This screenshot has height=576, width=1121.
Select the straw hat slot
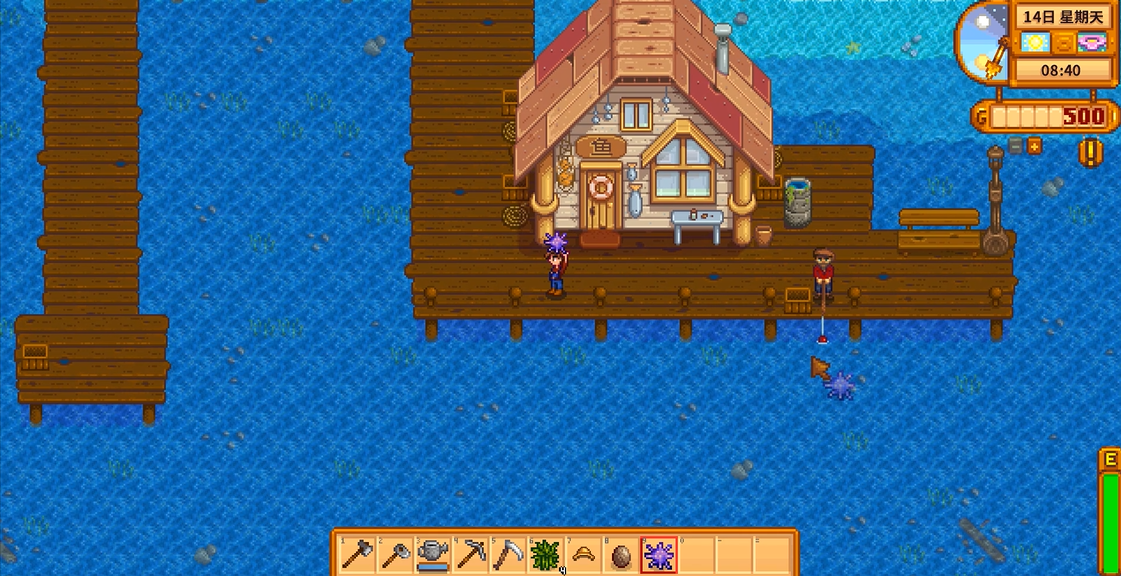[584, 554]
